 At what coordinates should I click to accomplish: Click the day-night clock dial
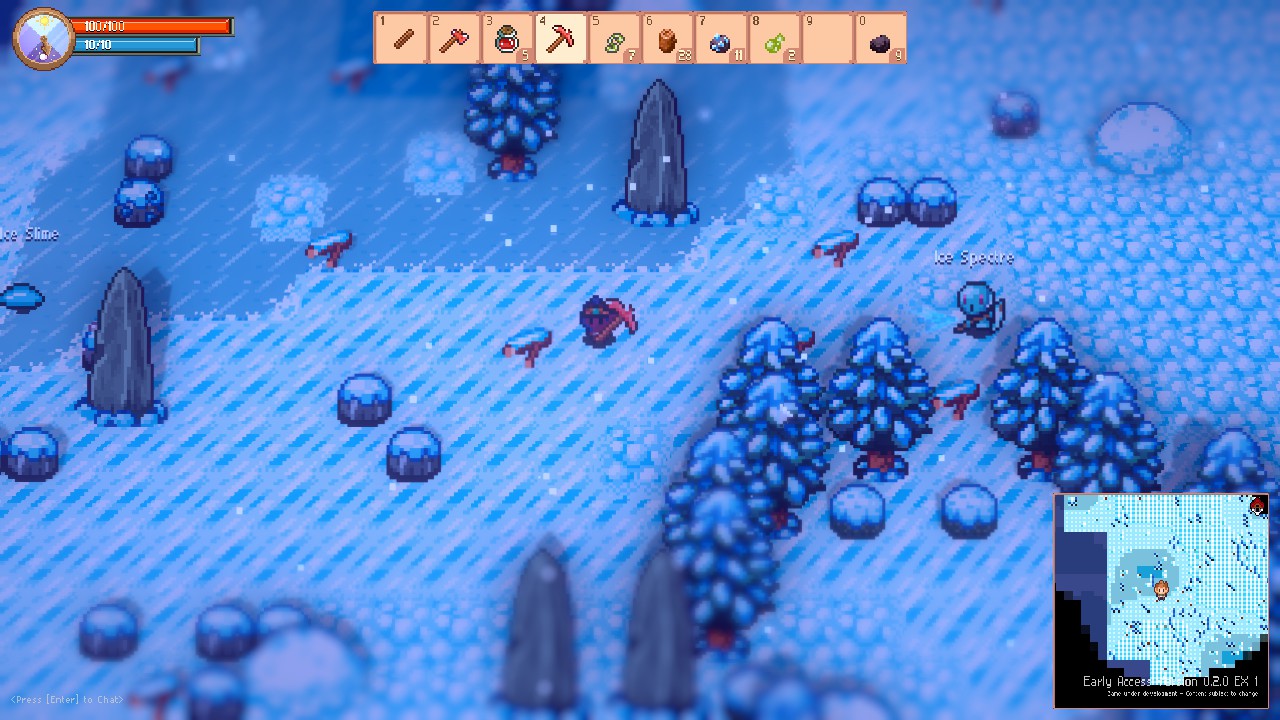(43, 38)
